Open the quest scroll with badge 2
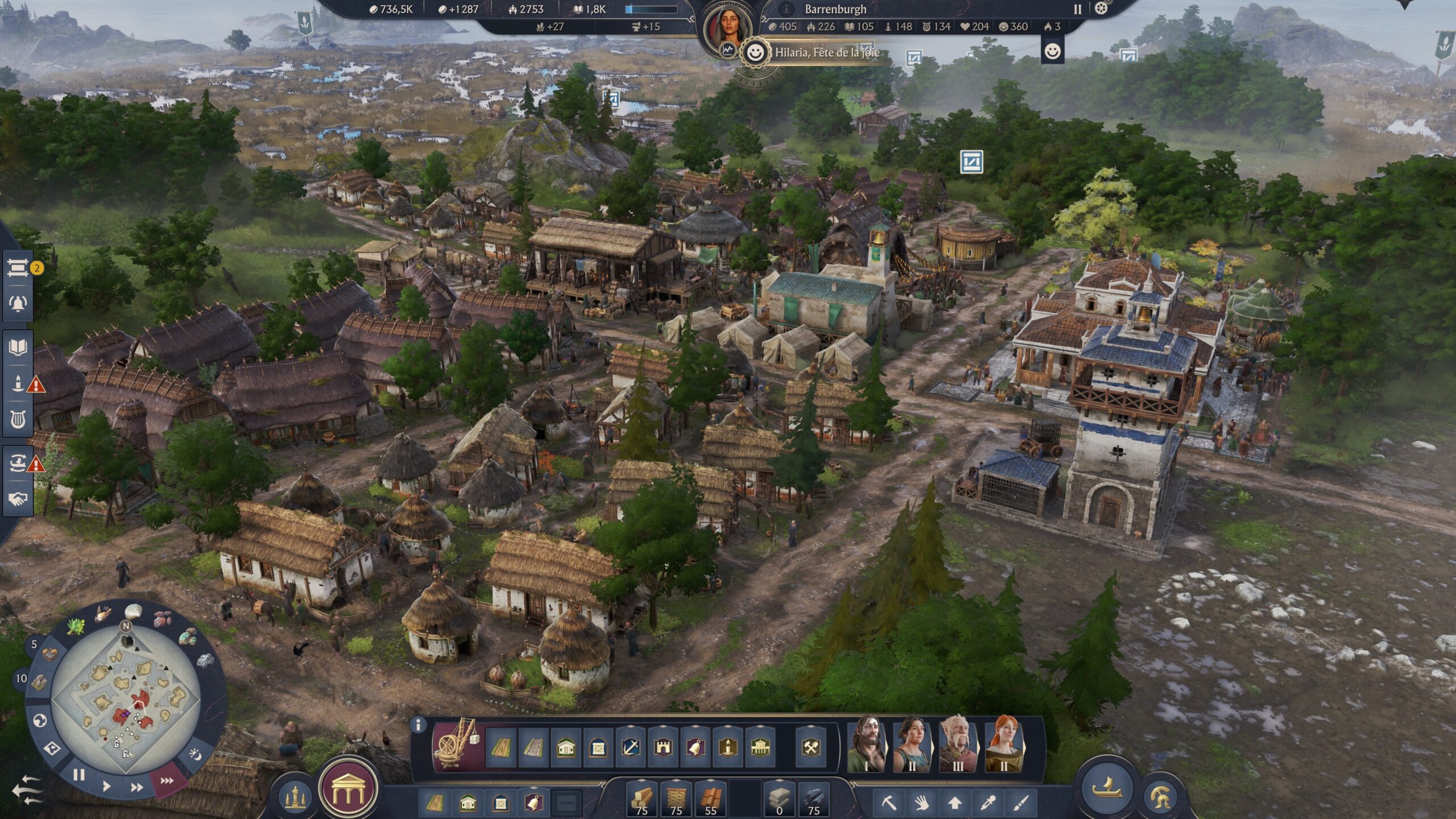The width and height of the screenshot is (1456, 819). (18, 268)
